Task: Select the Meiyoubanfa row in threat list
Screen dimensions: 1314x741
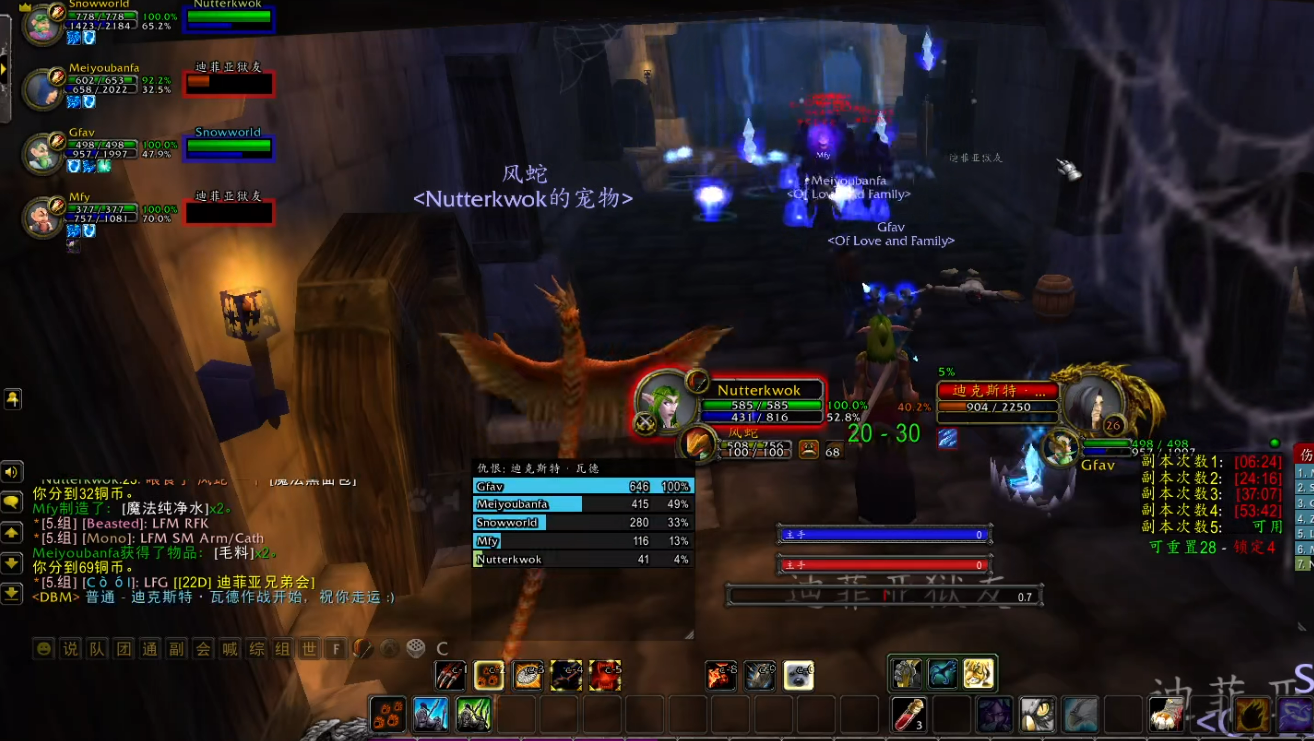Action: pos(582,505)
